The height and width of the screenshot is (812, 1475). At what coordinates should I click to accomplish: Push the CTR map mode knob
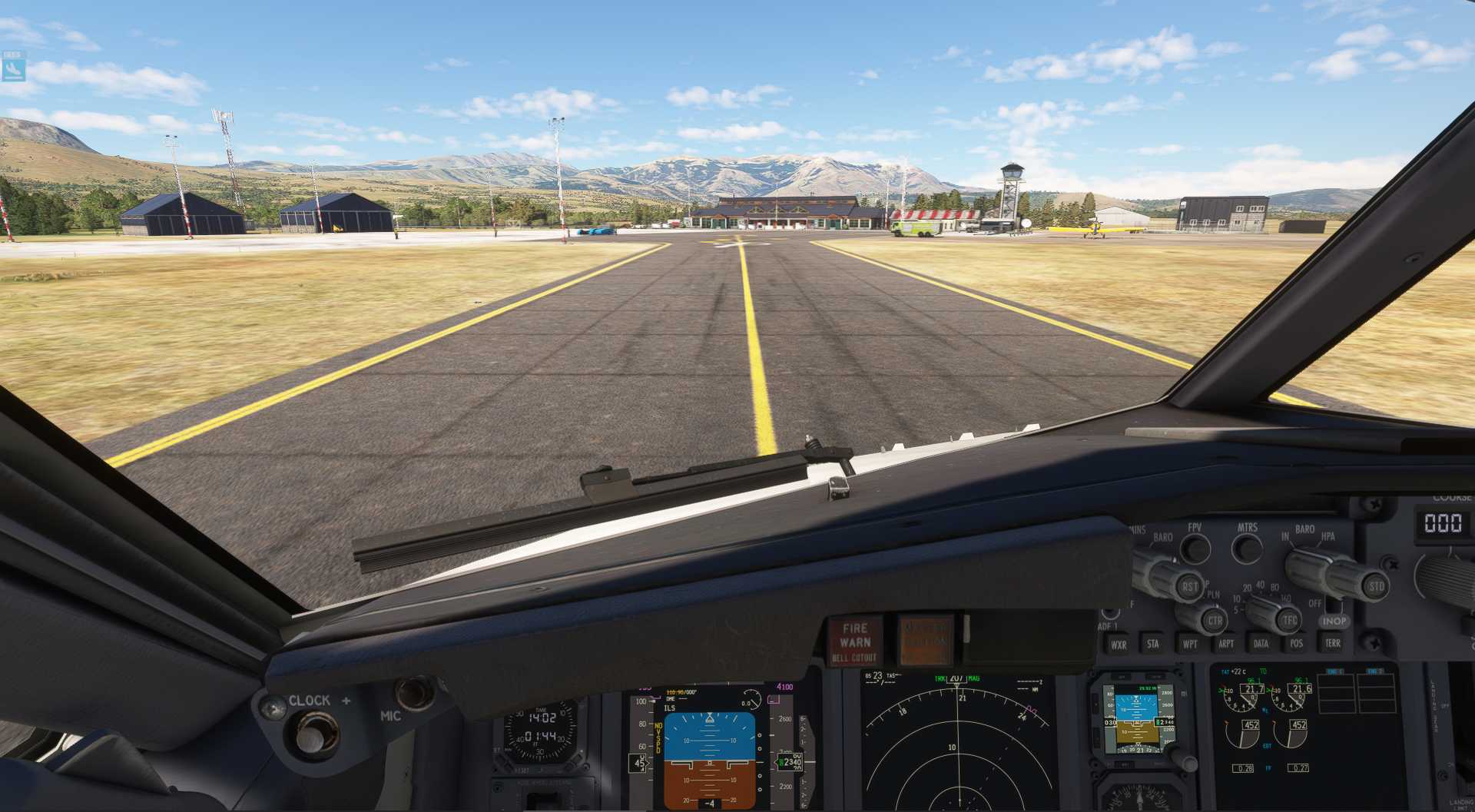(1214, 621)
